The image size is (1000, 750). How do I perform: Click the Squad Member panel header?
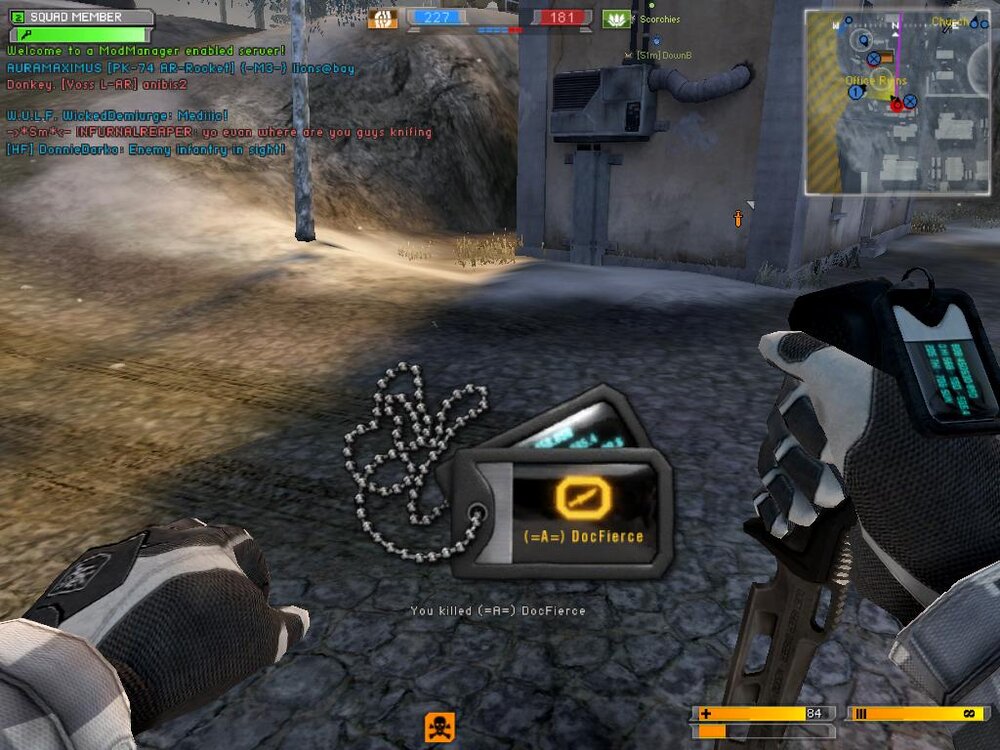[x=80, y=17]
